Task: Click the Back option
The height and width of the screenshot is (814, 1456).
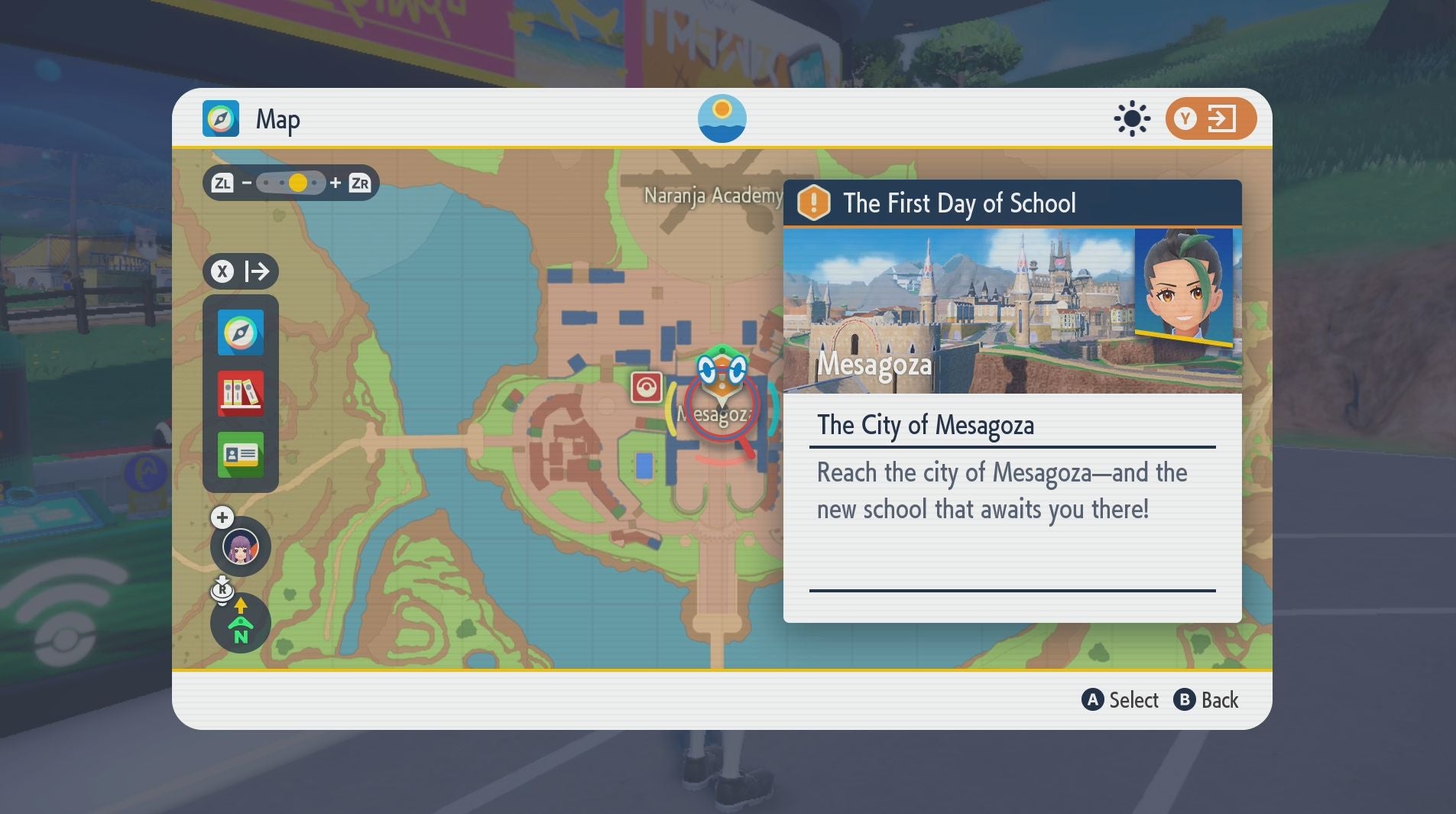Action: (x=1206, y=700)
